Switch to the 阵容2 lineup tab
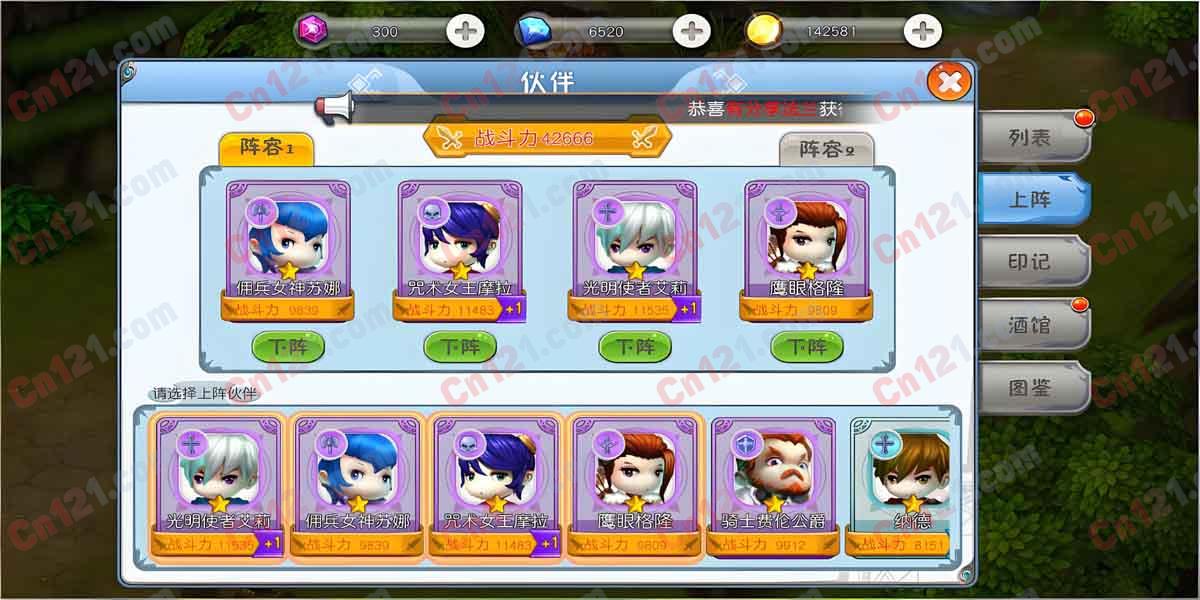The height and width of the screenshot is (600, 1200). [x=826, y=150]
